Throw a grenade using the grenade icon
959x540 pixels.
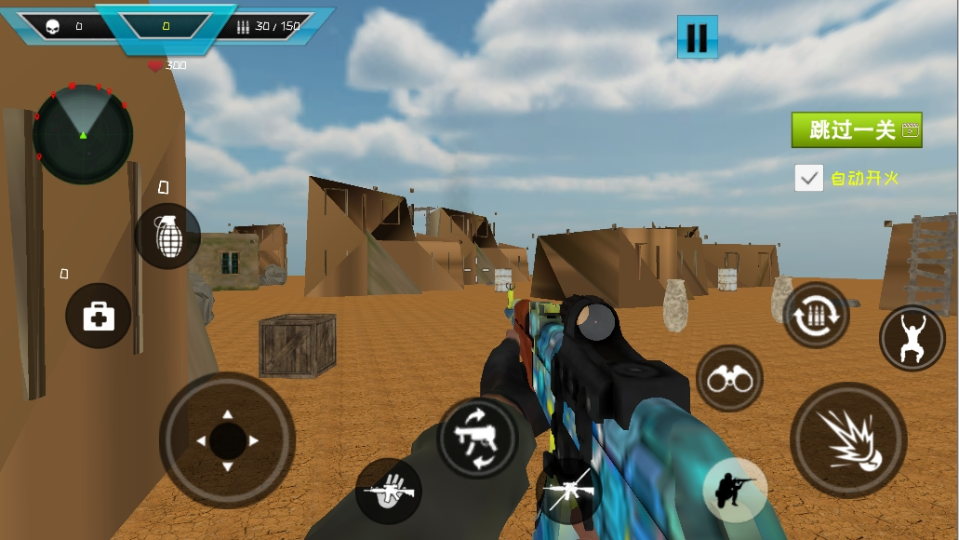point(168,236)
